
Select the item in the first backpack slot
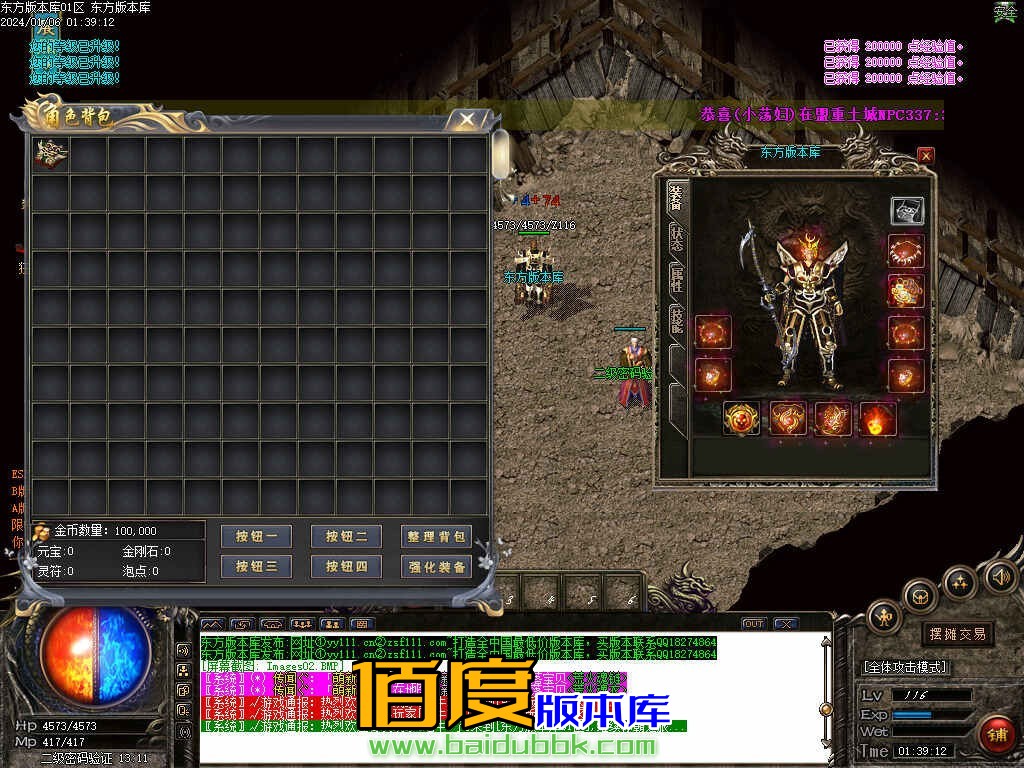tap(51, 155)
